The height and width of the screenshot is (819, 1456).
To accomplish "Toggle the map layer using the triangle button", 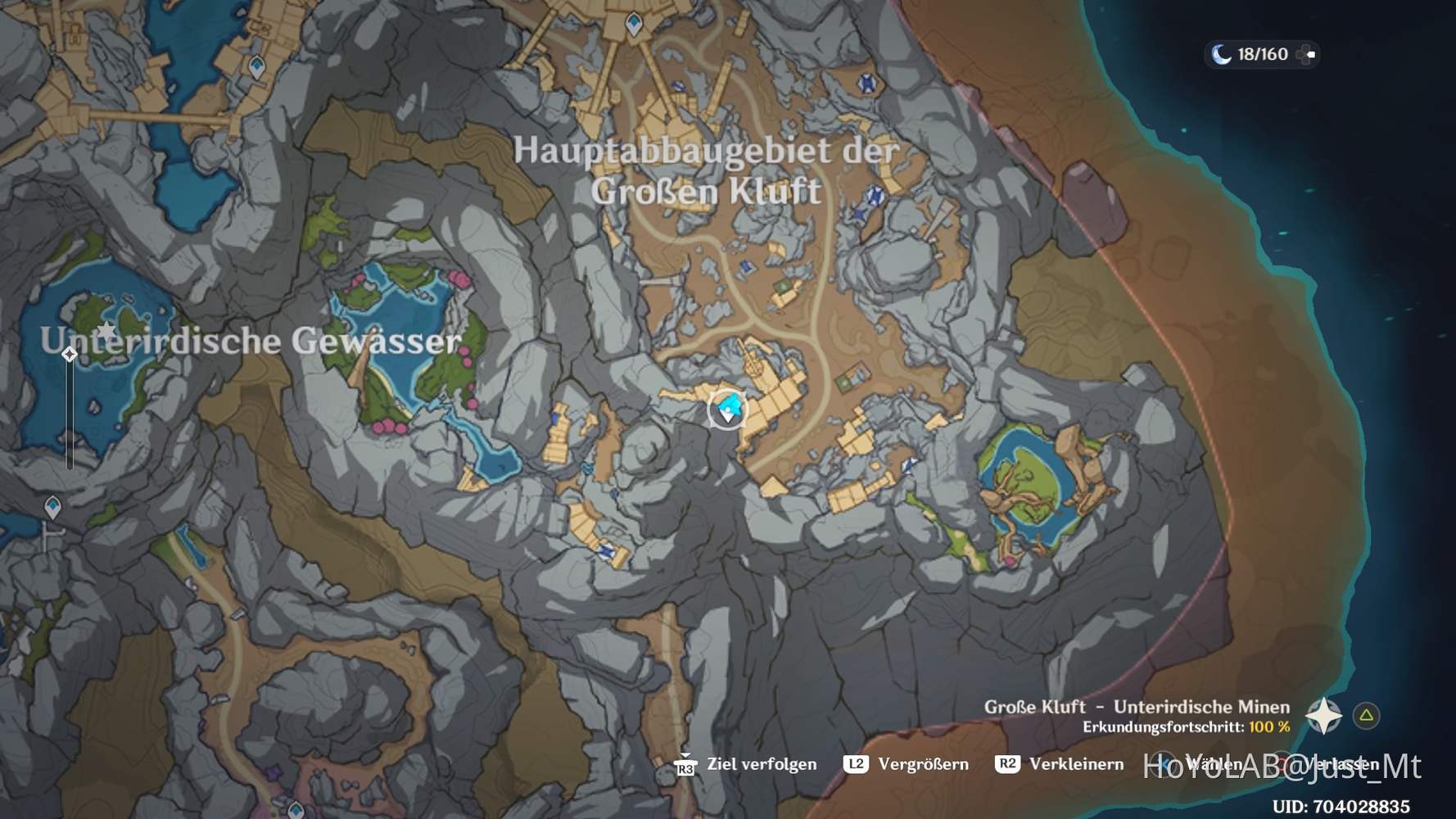I will (x=1366, y=714).
